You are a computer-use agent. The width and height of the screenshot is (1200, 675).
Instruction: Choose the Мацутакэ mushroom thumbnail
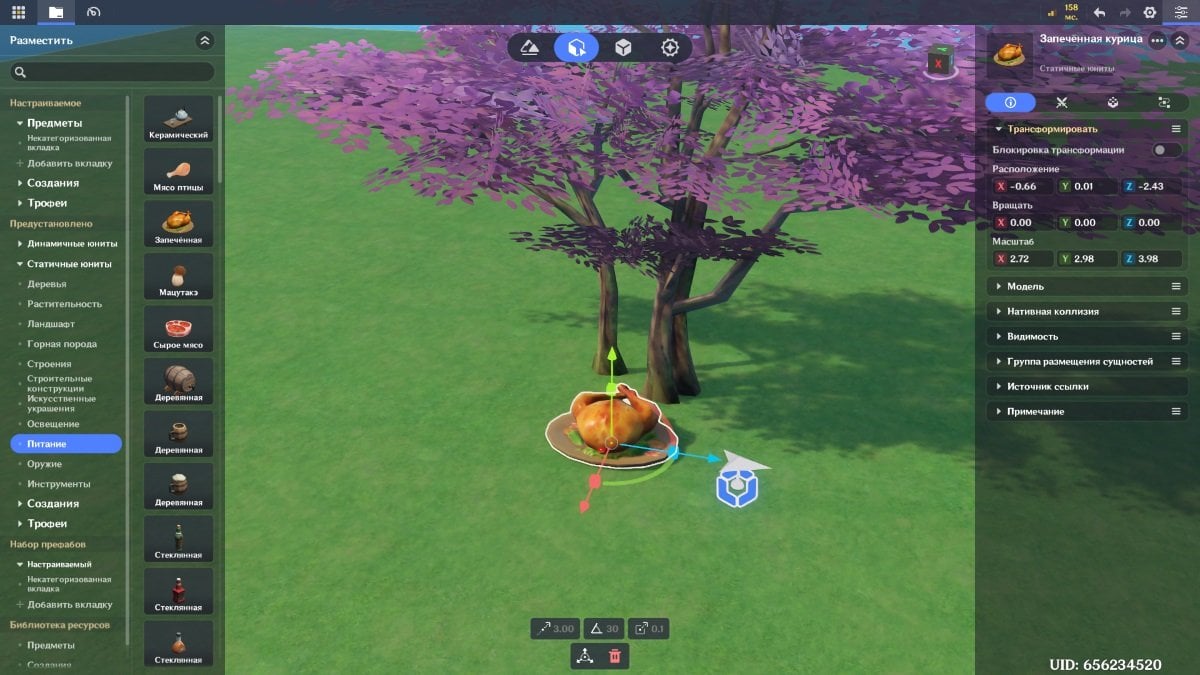pos(179,277)
